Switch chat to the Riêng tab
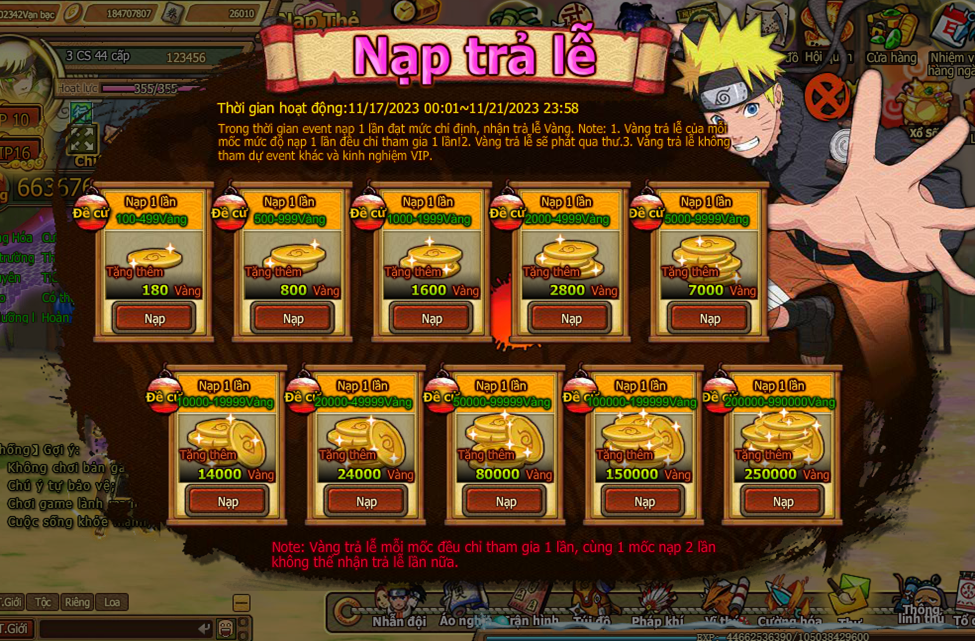 (x=77, y=602)
